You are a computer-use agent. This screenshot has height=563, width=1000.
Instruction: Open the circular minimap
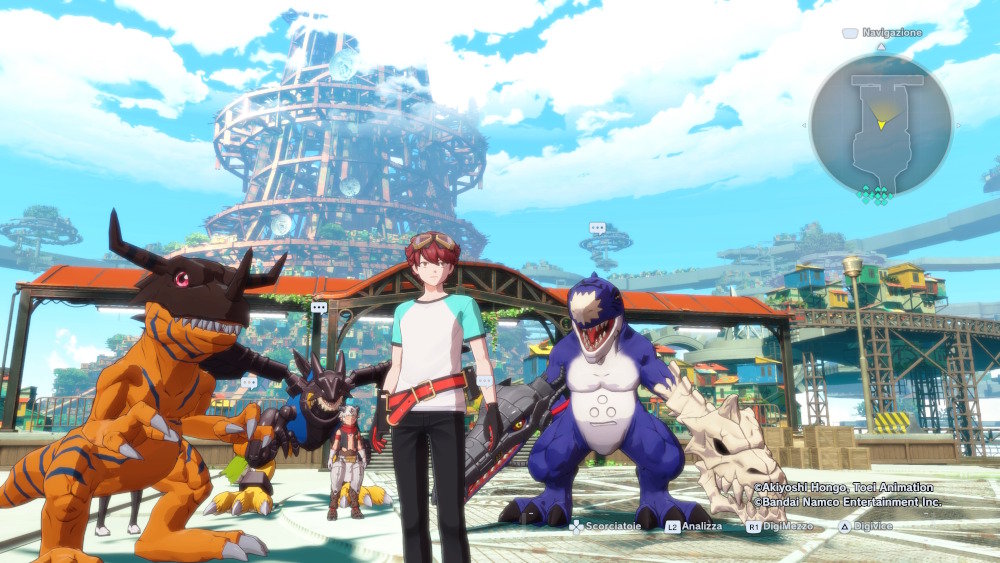tap(880, 124)
